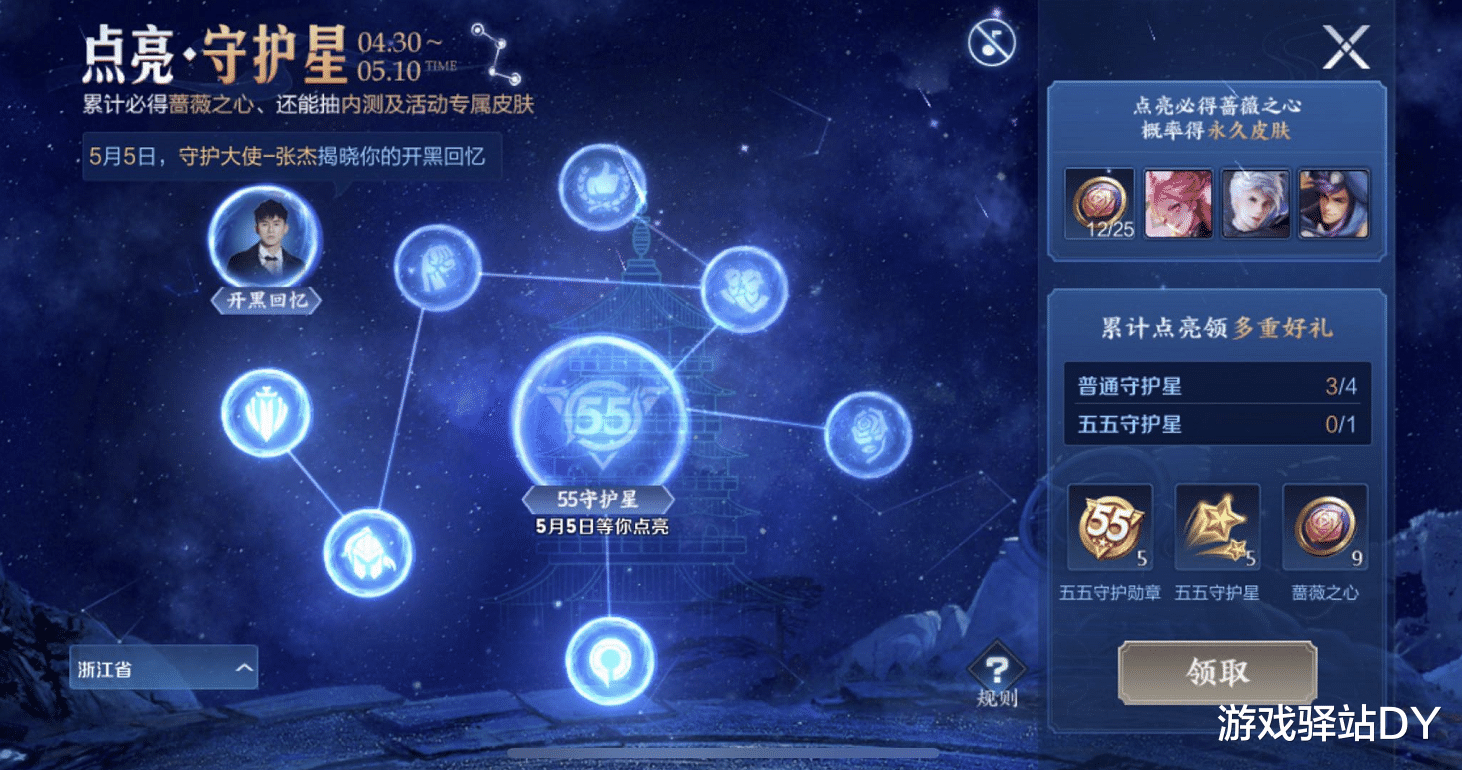
Task: Click the 12/25 medal progress icon
Action: point(1098,203)
